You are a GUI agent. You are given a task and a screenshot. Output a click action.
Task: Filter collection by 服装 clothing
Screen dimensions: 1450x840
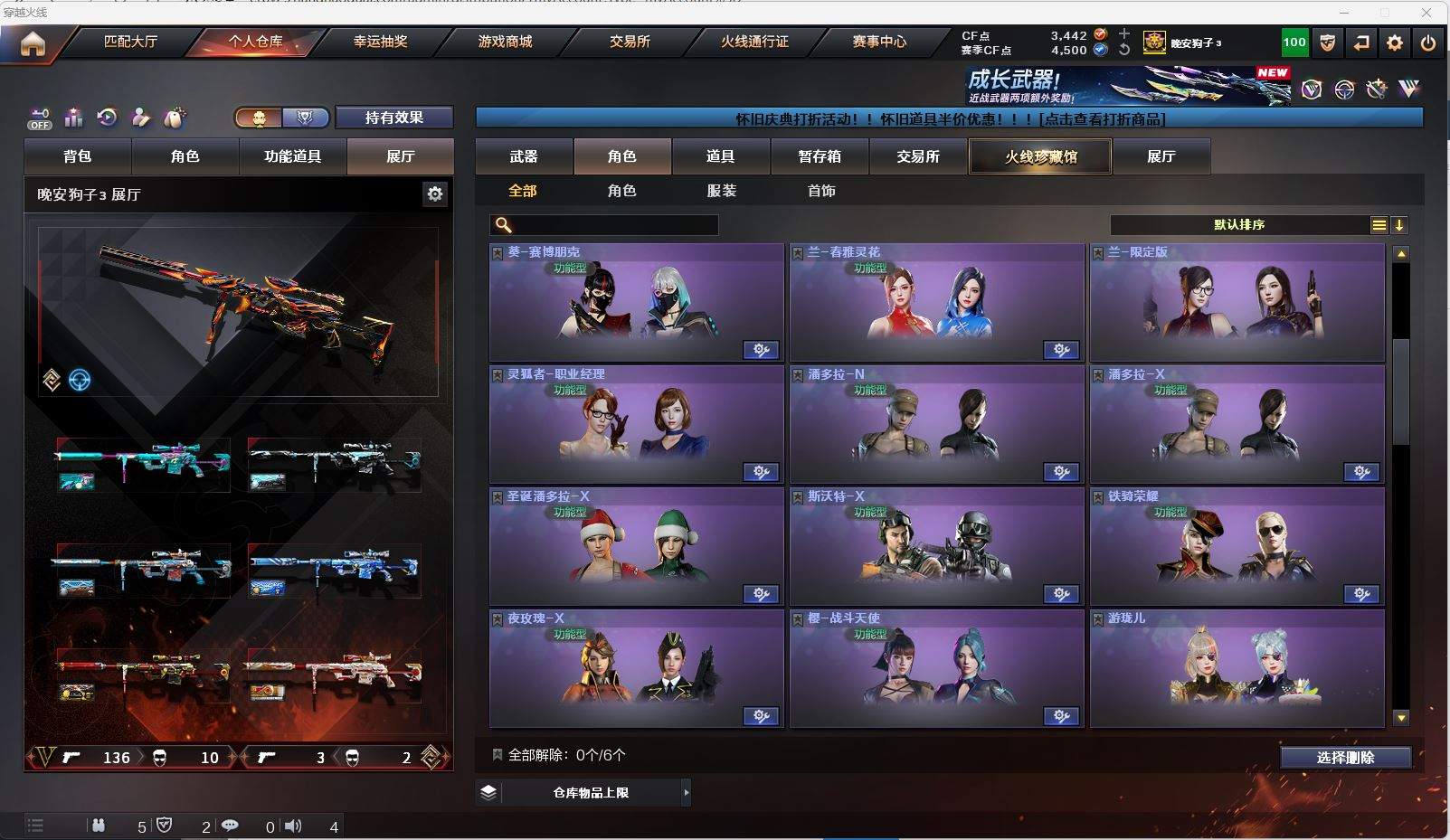[x=722, y=191]
